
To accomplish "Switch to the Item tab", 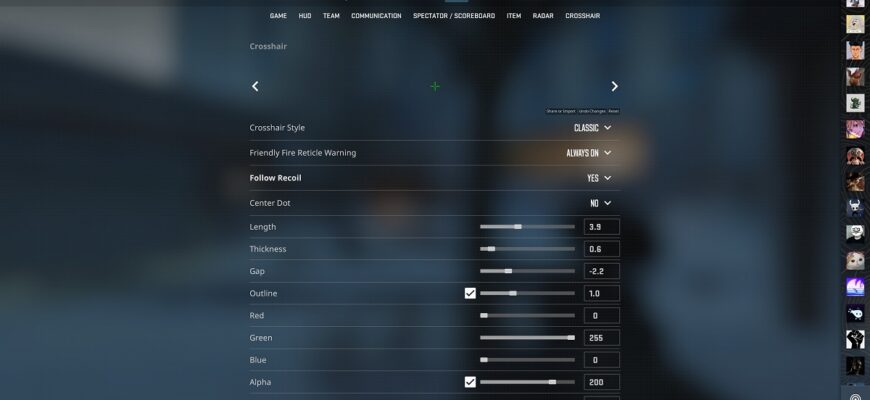I will point(514,16).
